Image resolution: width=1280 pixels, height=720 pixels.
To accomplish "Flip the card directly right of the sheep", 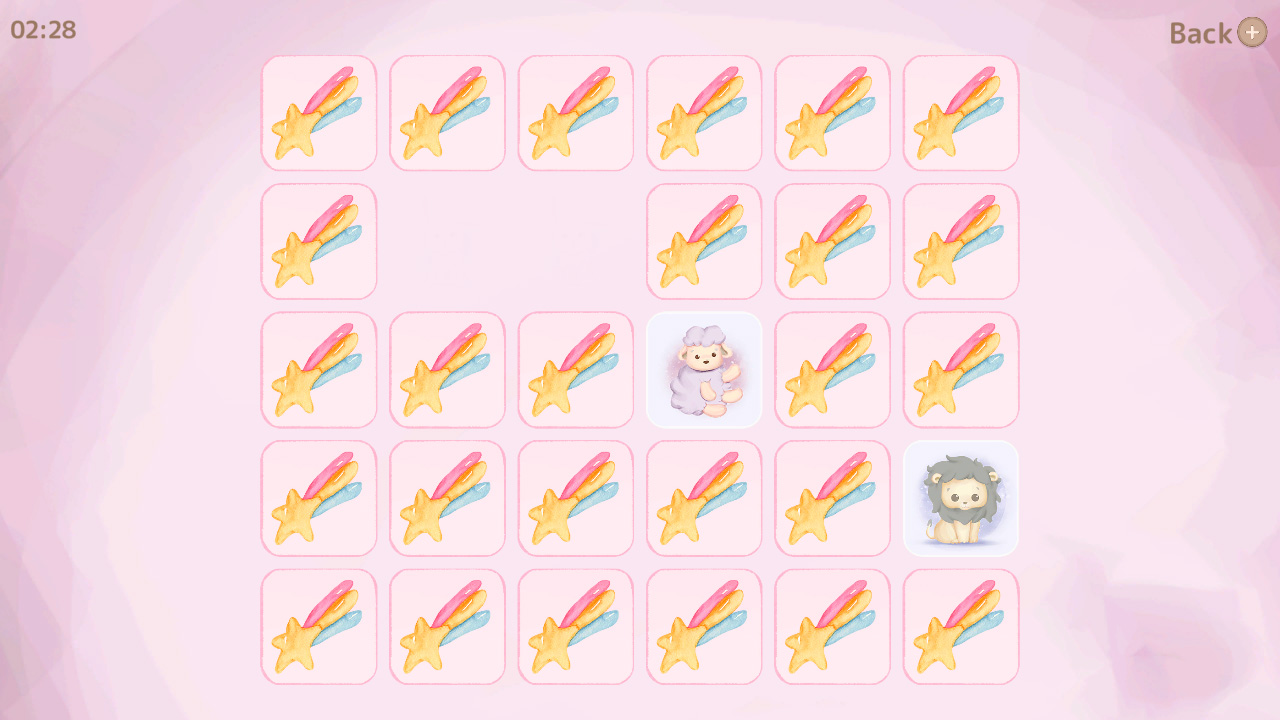I will [832, 370].
